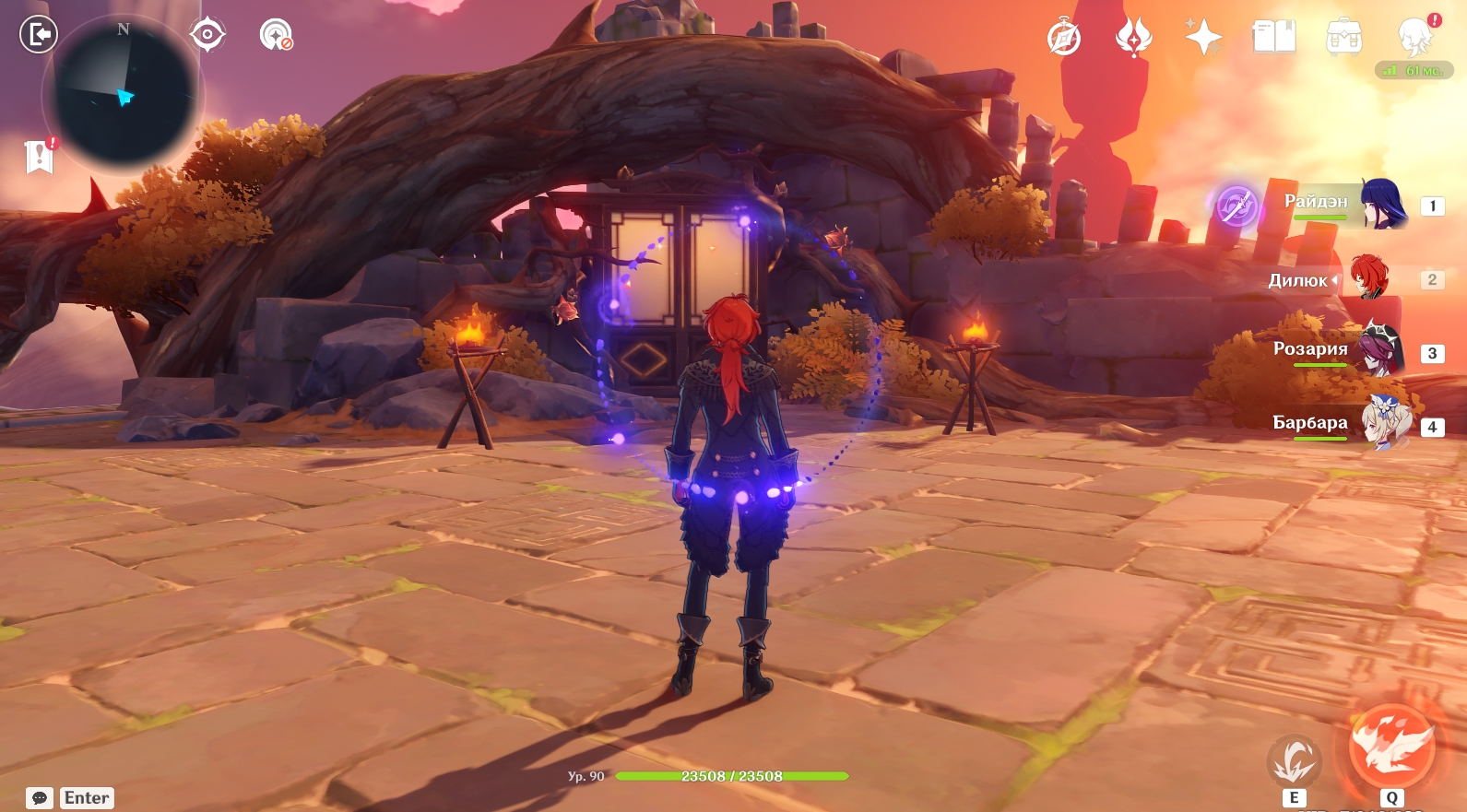Open the backpack inventory
Viewport: 1467px width, 812px height.
point(1343,38)
